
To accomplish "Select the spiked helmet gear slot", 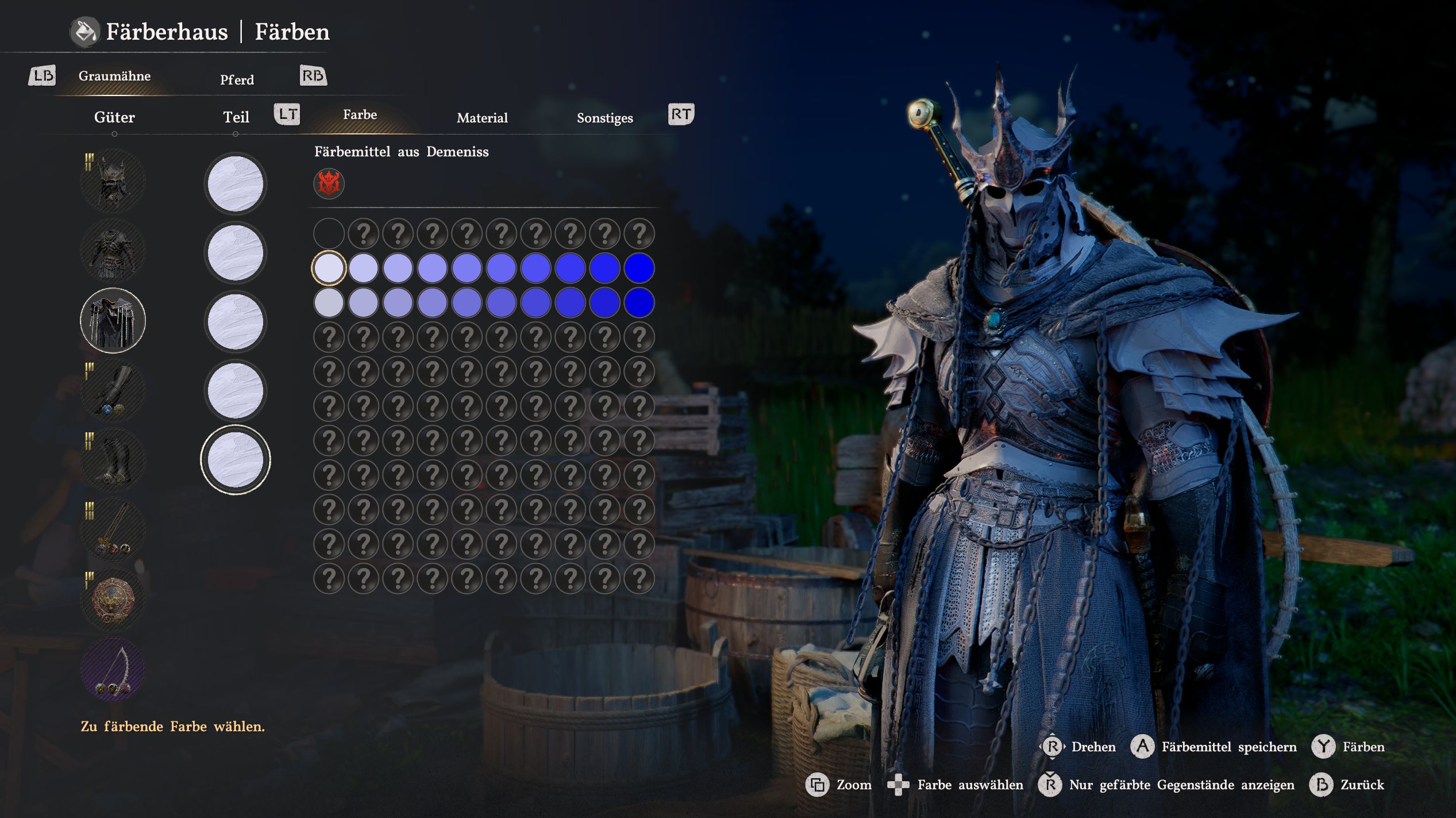I will click(113, 182).
